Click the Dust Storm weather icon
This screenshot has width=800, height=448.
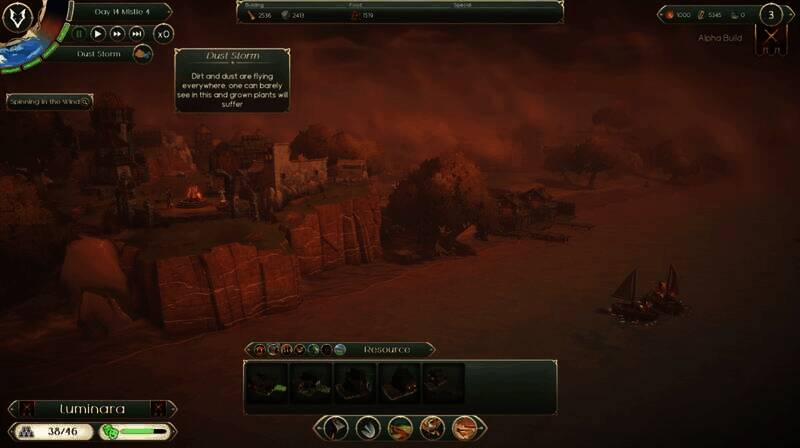coord(143,54)
